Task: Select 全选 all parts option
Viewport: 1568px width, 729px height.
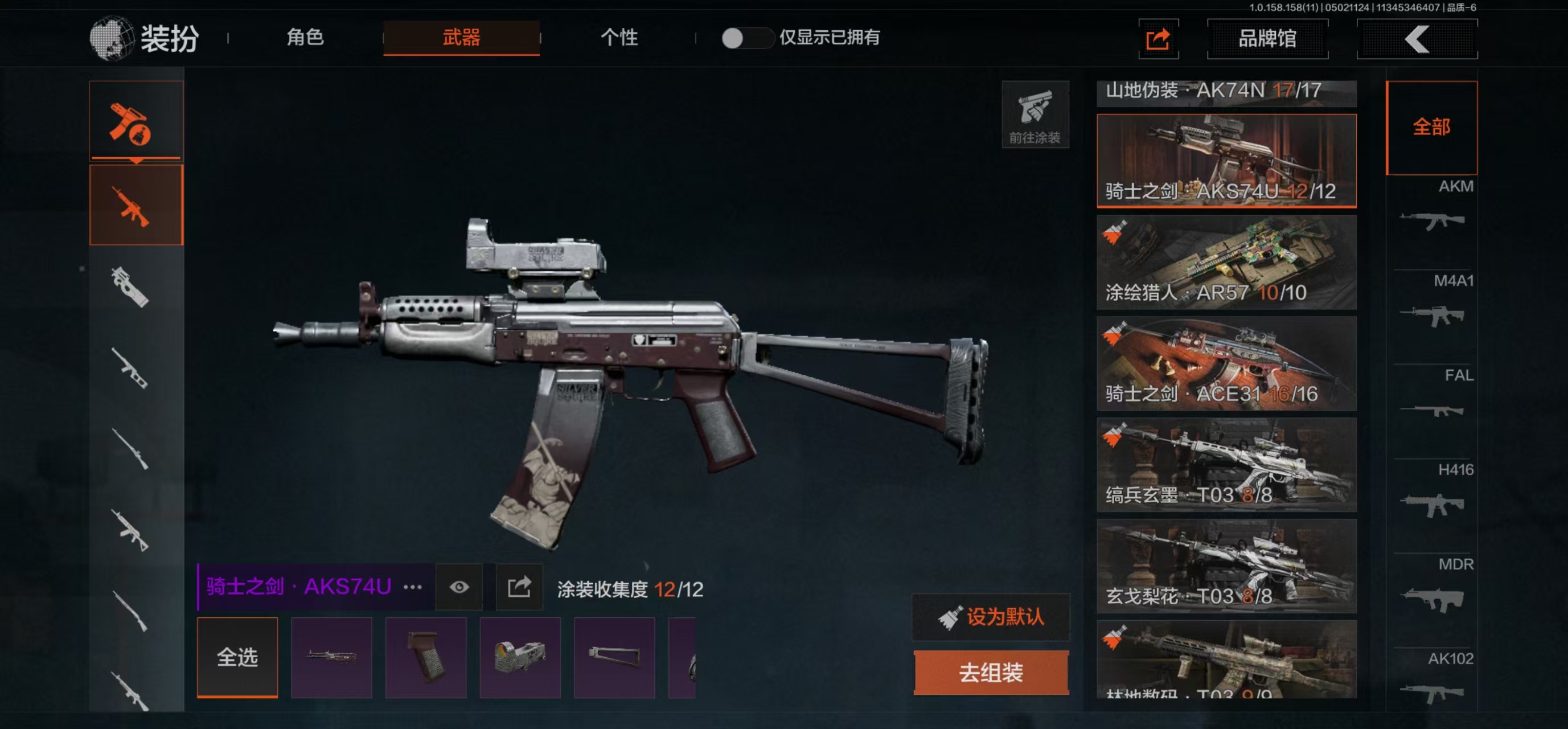Action: 237,657
